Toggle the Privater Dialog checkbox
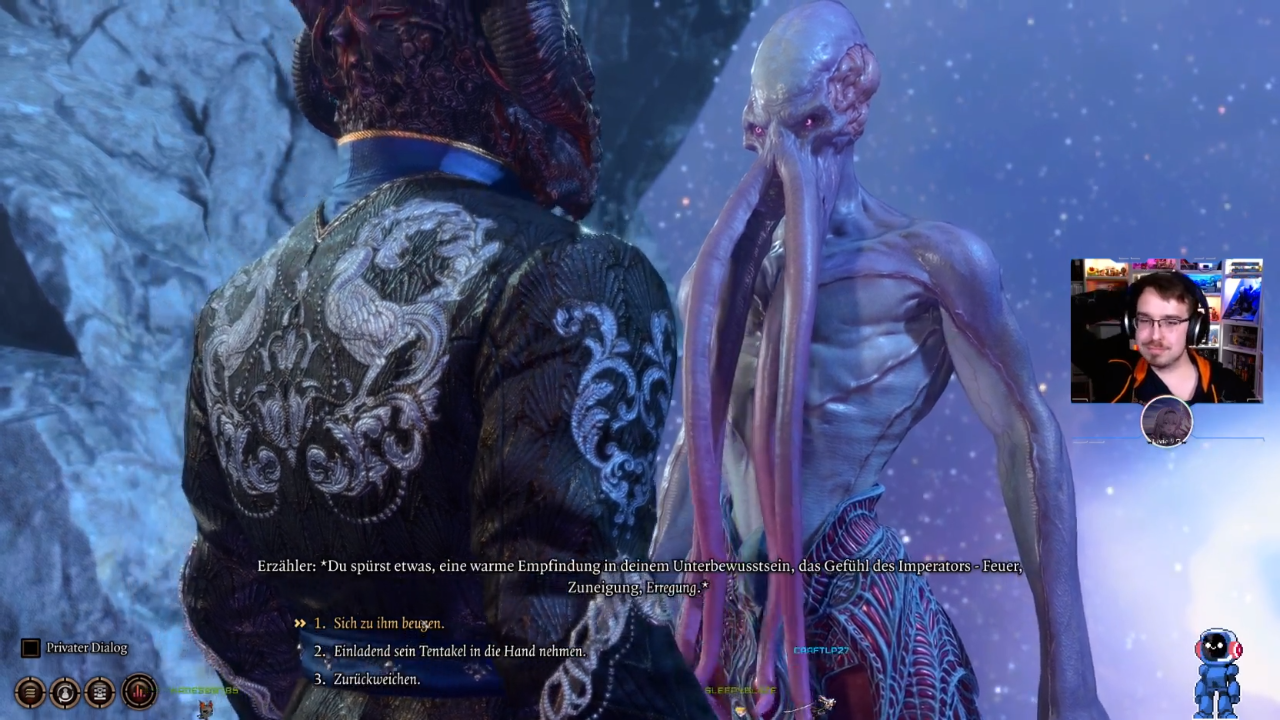This screenshot has width=1280, height=720. click(31, 648)
